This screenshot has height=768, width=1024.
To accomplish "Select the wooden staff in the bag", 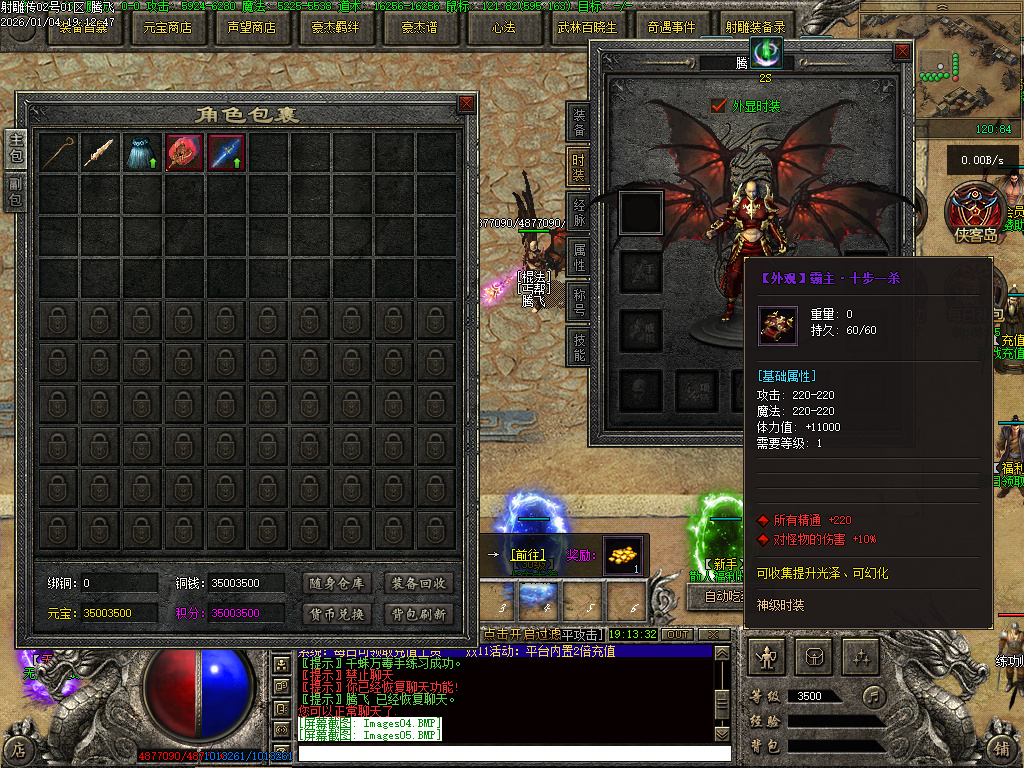I will pyautogui.click(x=59, y=153).
